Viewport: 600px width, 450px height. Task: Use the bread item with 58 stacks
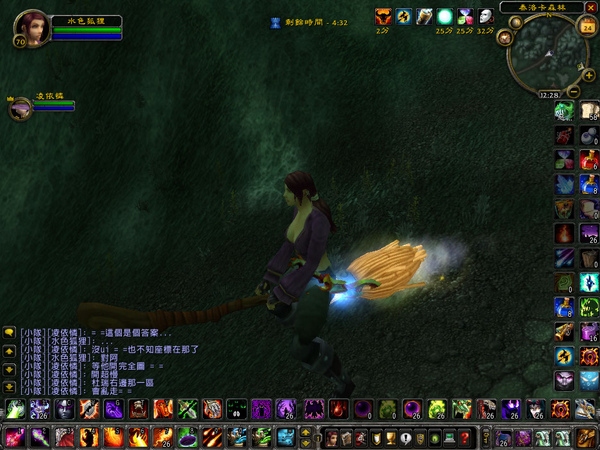click(587, 110)
